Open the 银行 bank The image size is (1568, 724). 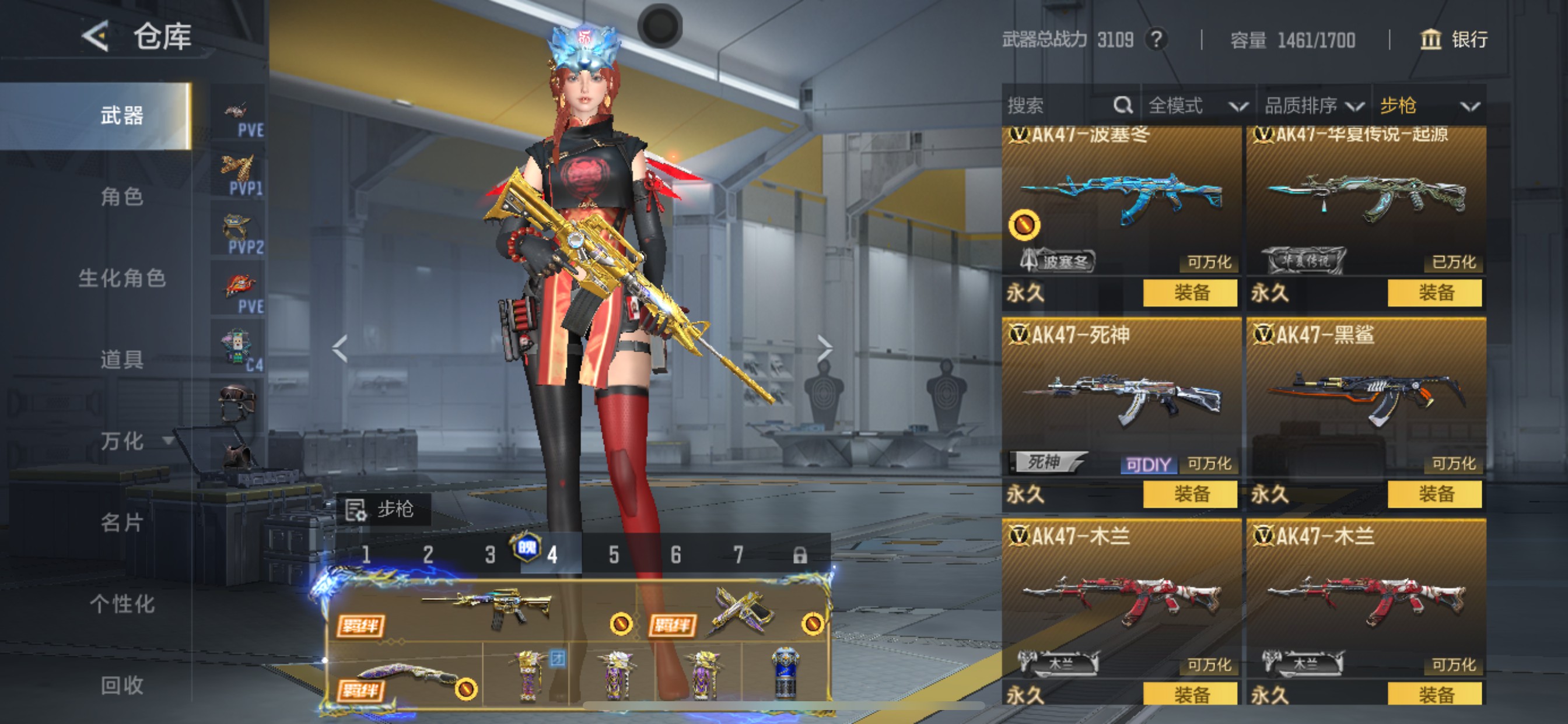[x=1455, y=40]
